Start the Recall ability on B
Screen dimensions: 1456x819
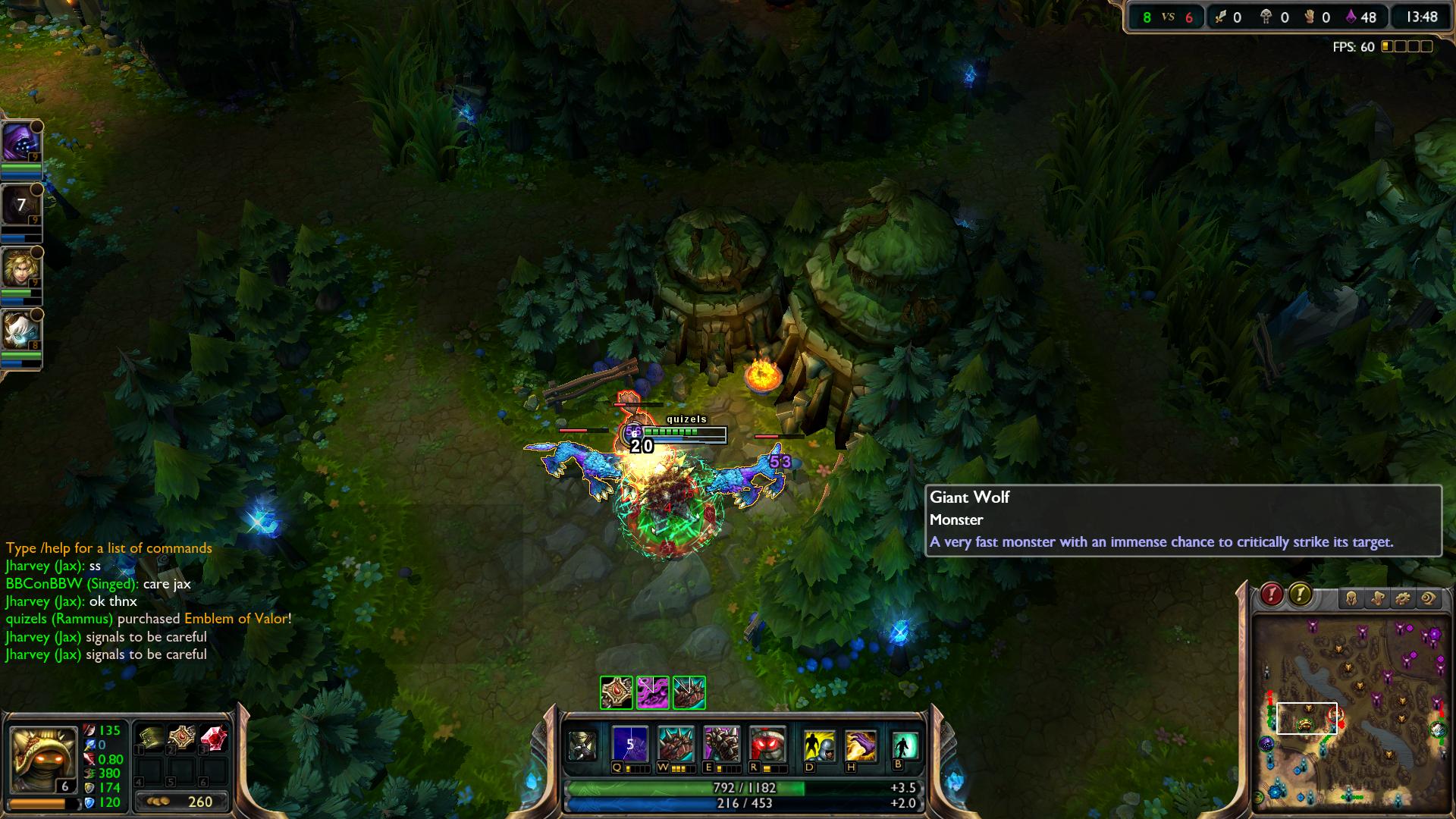(x=905, y=745)
